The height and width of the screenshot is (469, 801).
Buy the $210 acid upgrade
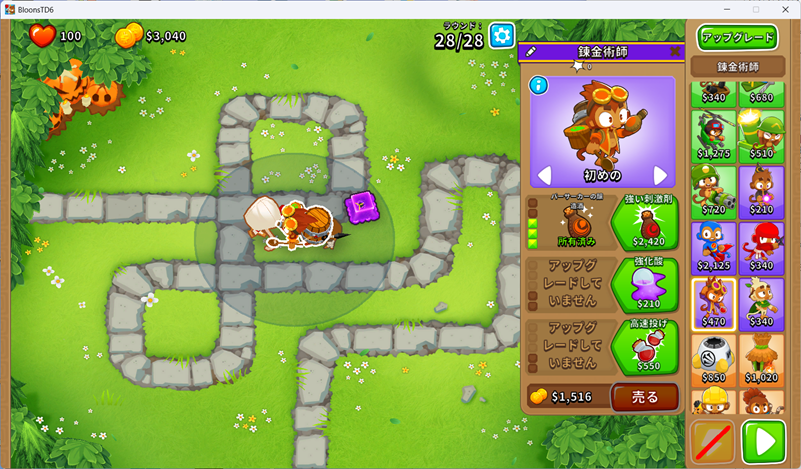click(x=644, y=283)
